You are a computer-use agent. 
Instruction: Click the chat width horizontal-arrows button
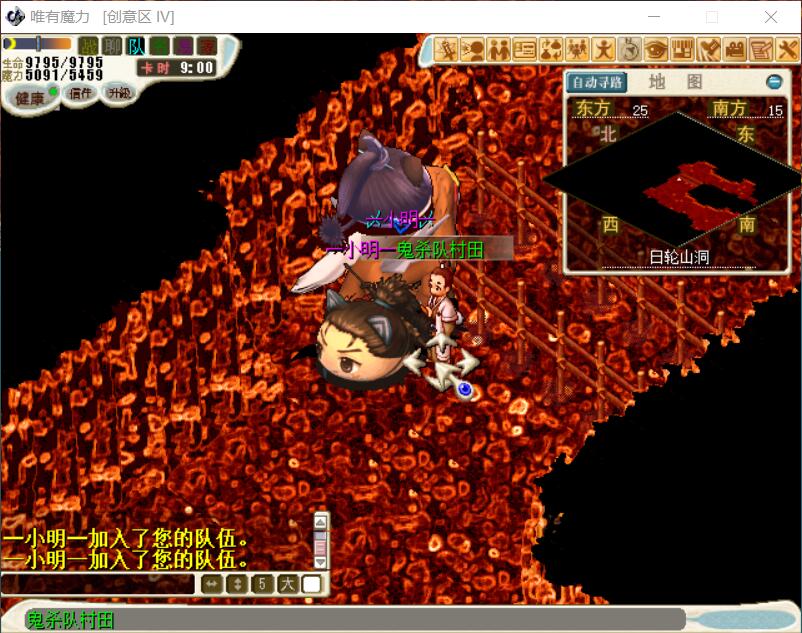click(211, 584)
